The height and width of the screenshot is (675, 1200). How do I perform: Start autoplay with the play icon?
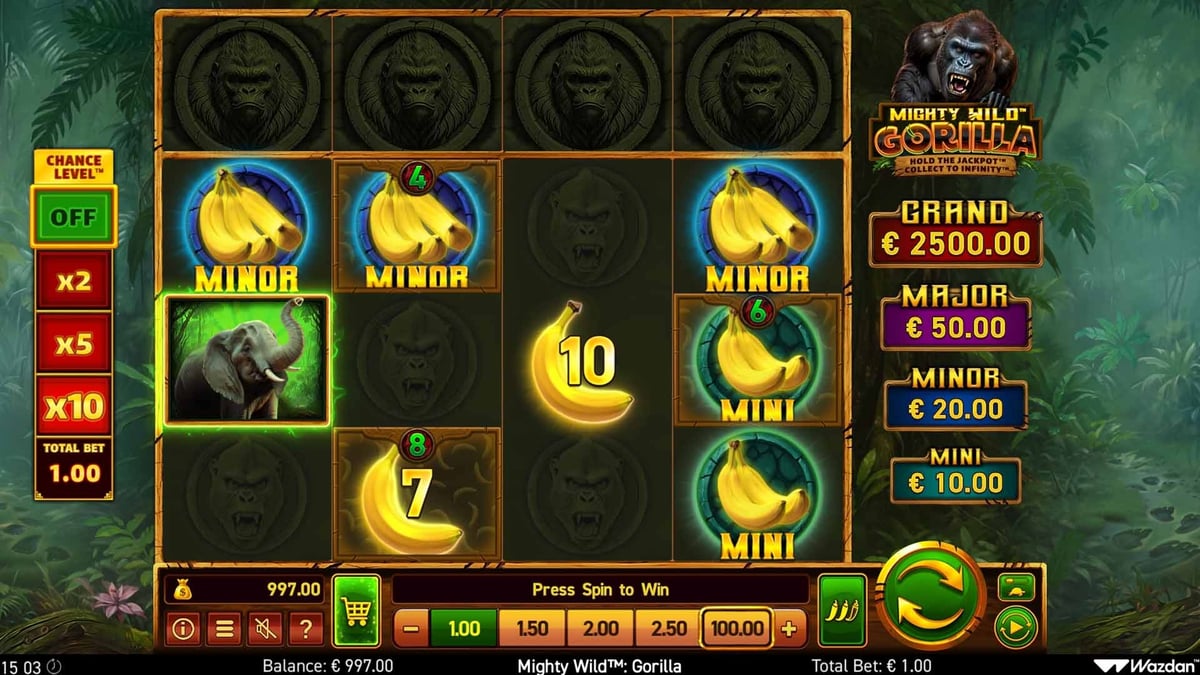pyautogui.click(x=1016, y=627)
